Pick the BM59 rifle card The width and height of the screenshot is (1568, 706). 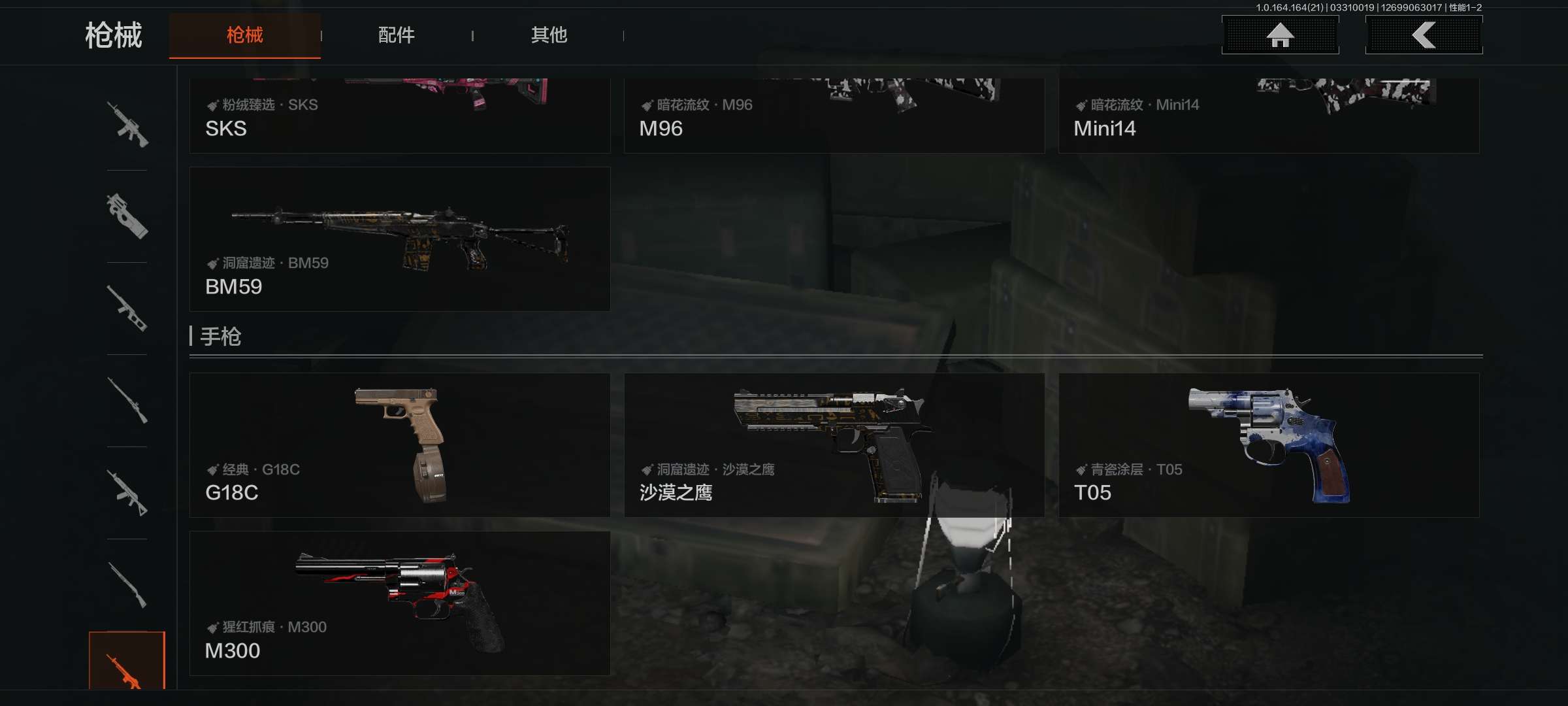tap(399, 239)
